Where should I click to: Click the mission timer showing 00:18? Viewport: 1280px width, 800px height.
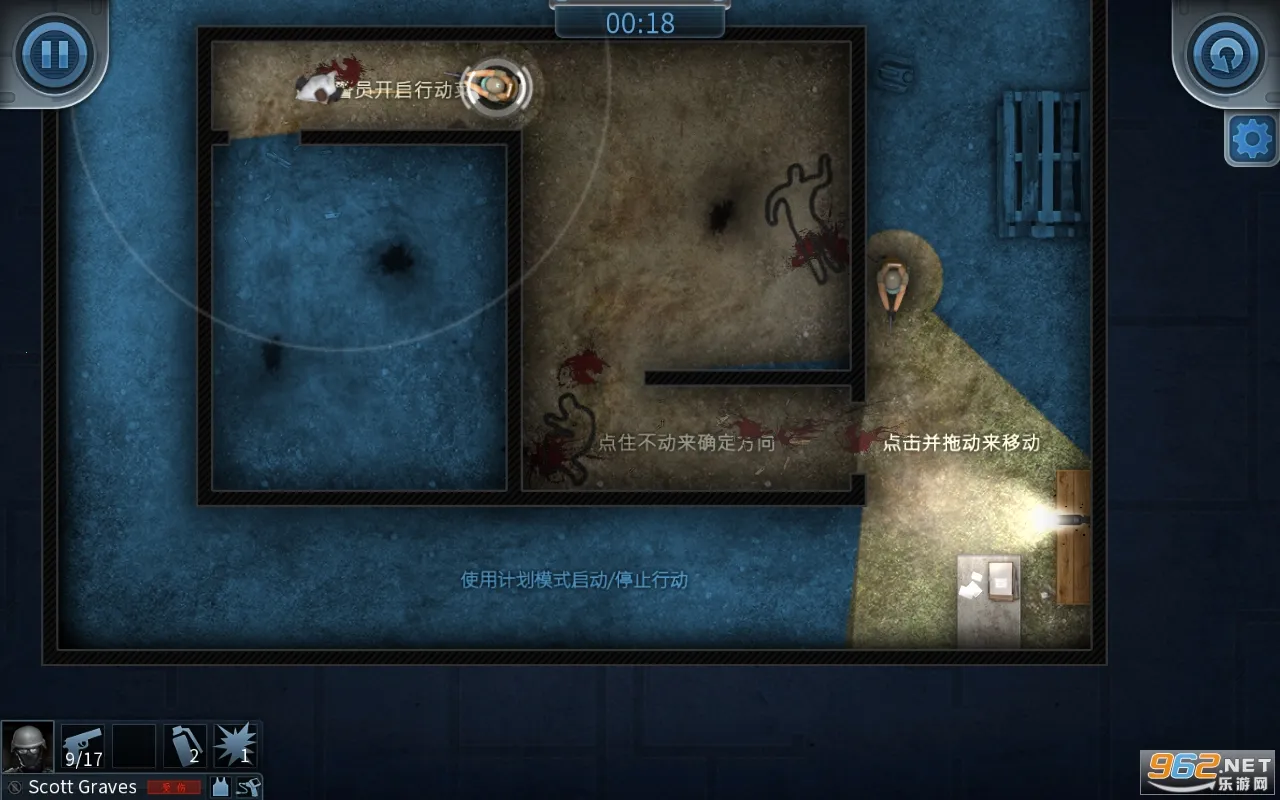click(x=638, y=22)
